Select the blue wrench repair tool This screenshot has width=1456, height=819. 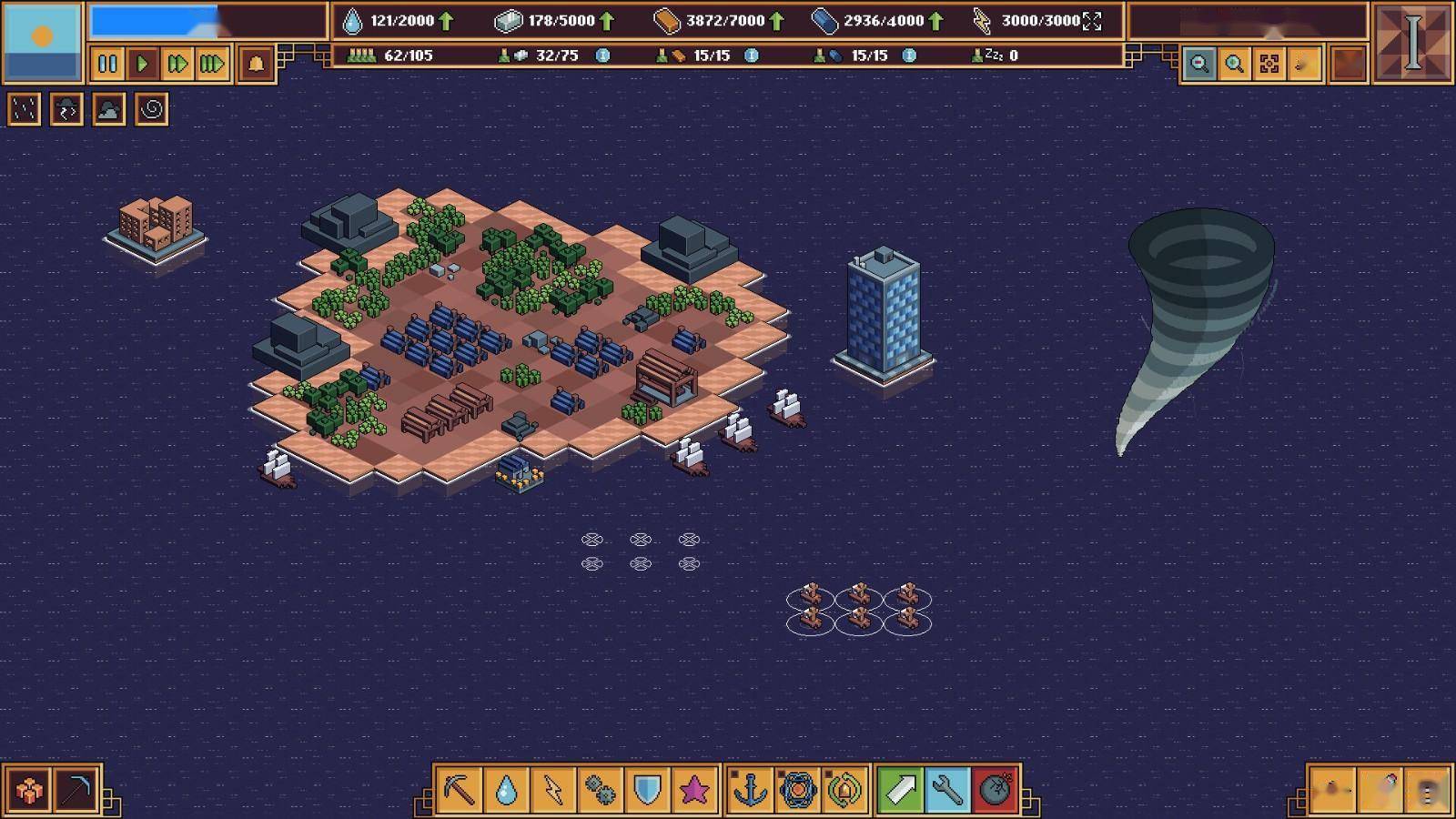coord(947,789)
